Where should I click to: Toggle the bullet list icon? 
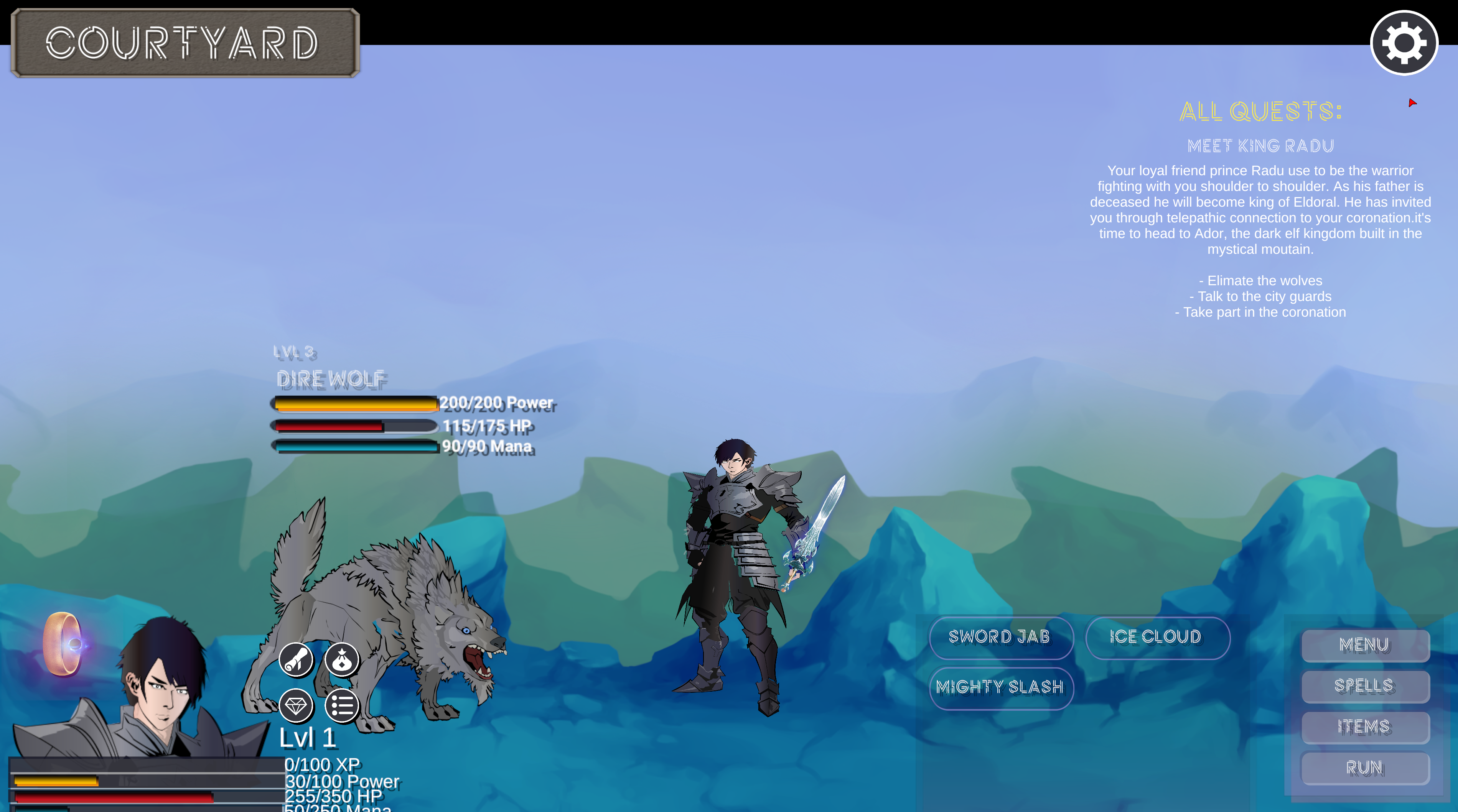click(x=342, y=706)
